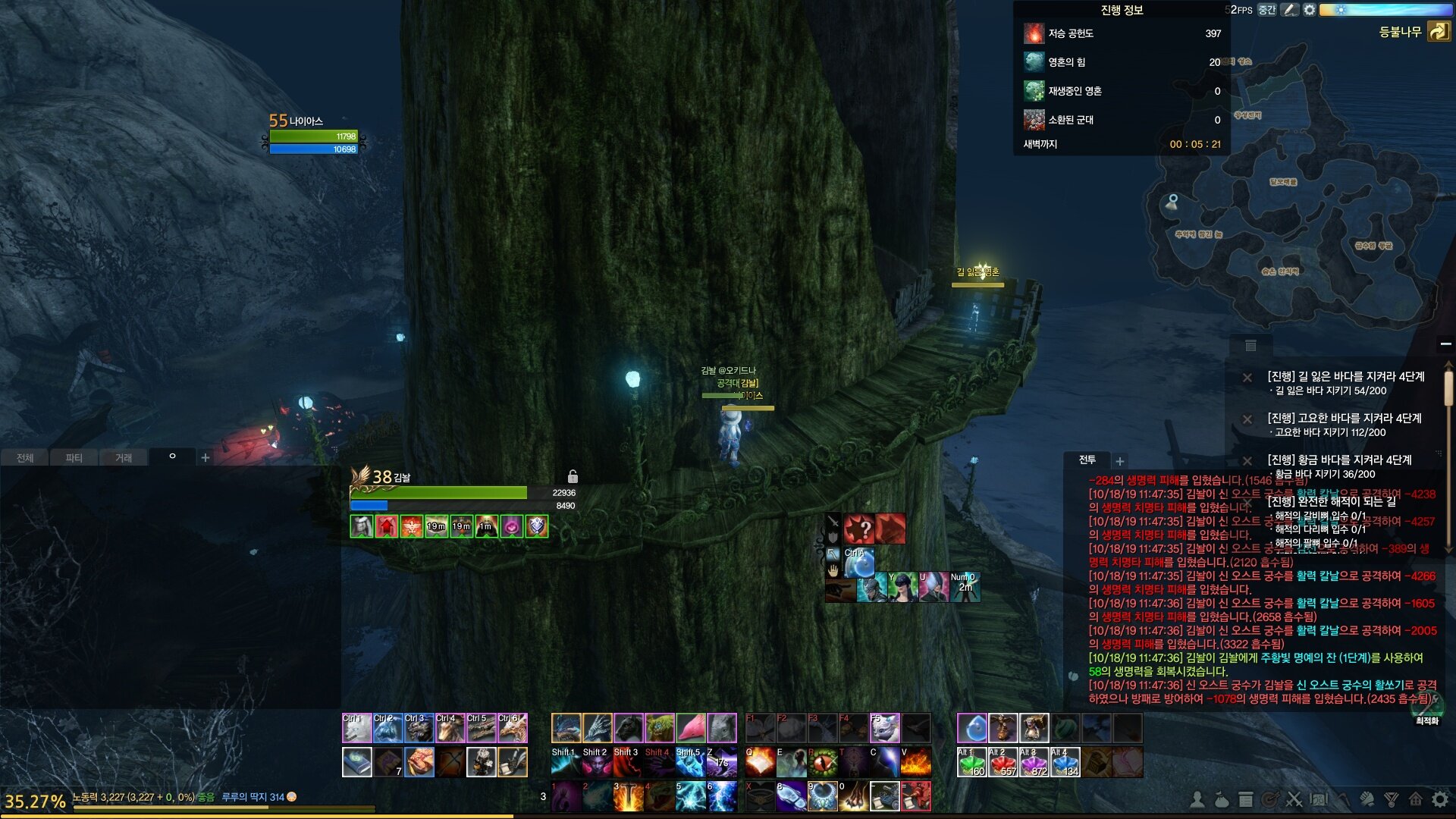Open the gear settings icon in the bottom menu
The height and width of the screenshot is (819, 1456).
(1439, 799)
